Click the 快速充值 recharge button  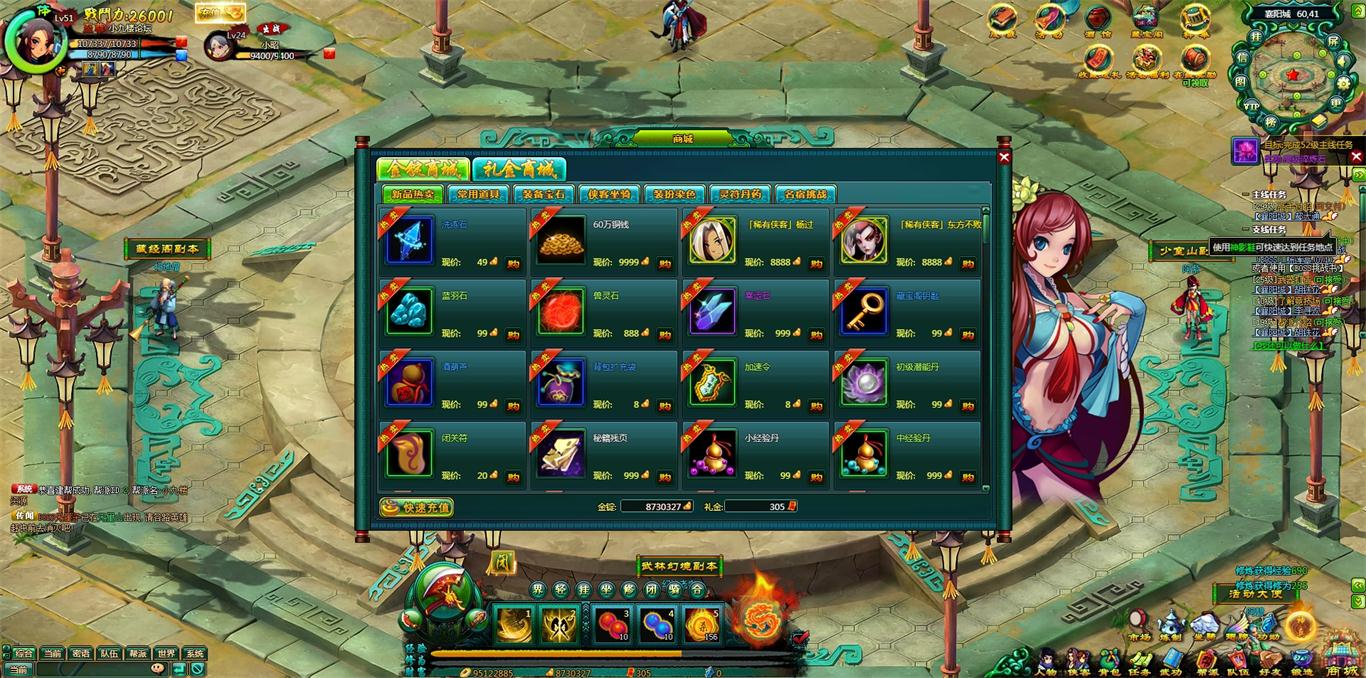pos(416,507)
